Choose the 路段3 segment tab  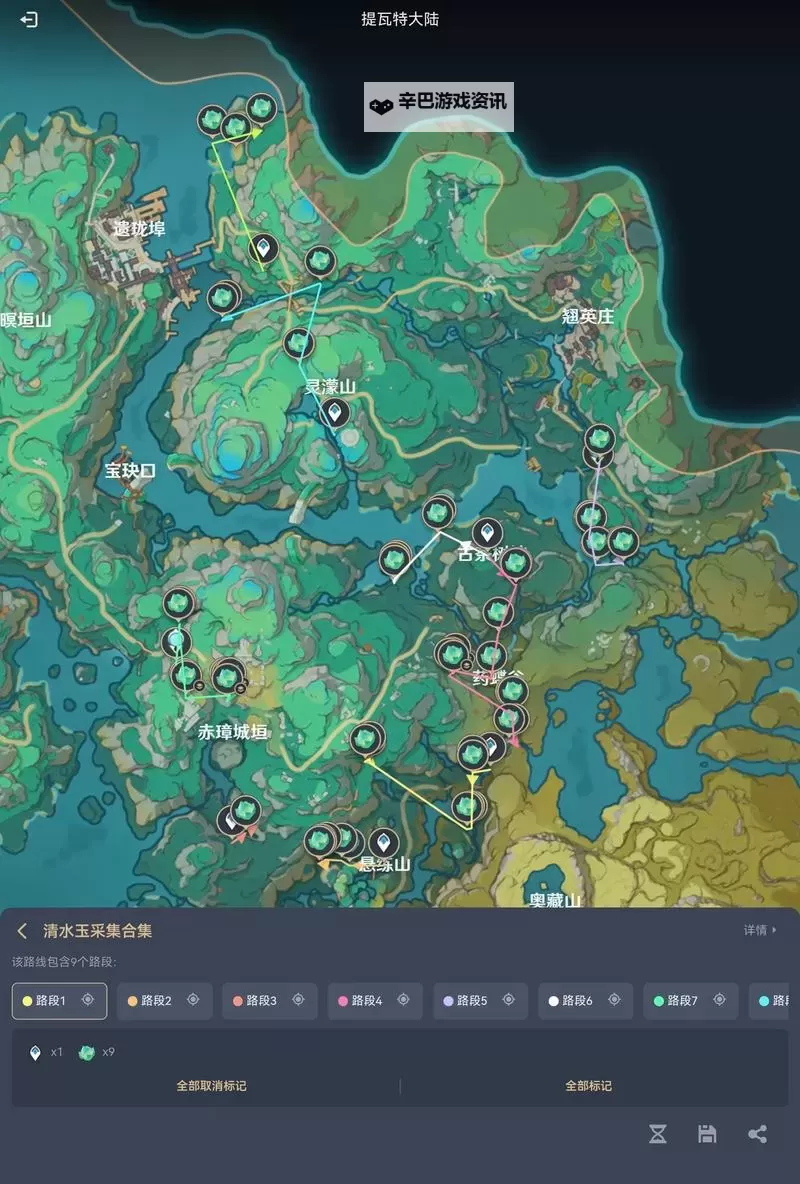point(261,1000)
